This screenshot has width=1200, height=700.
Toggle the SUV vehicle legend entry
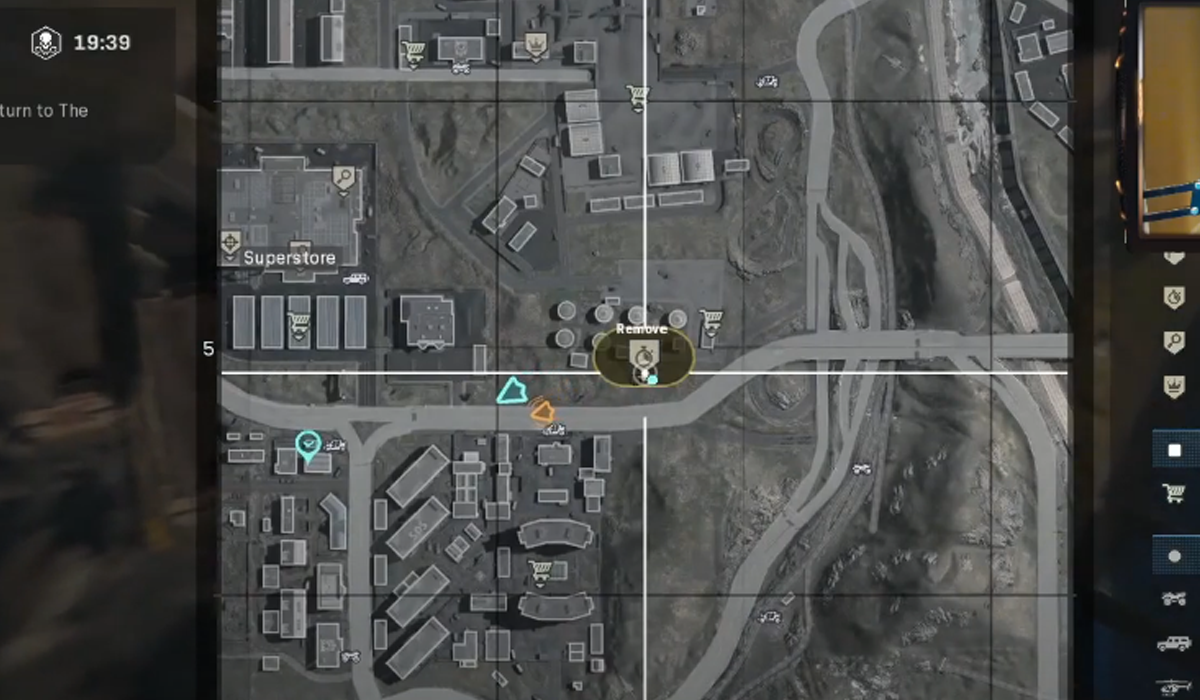1174,643
